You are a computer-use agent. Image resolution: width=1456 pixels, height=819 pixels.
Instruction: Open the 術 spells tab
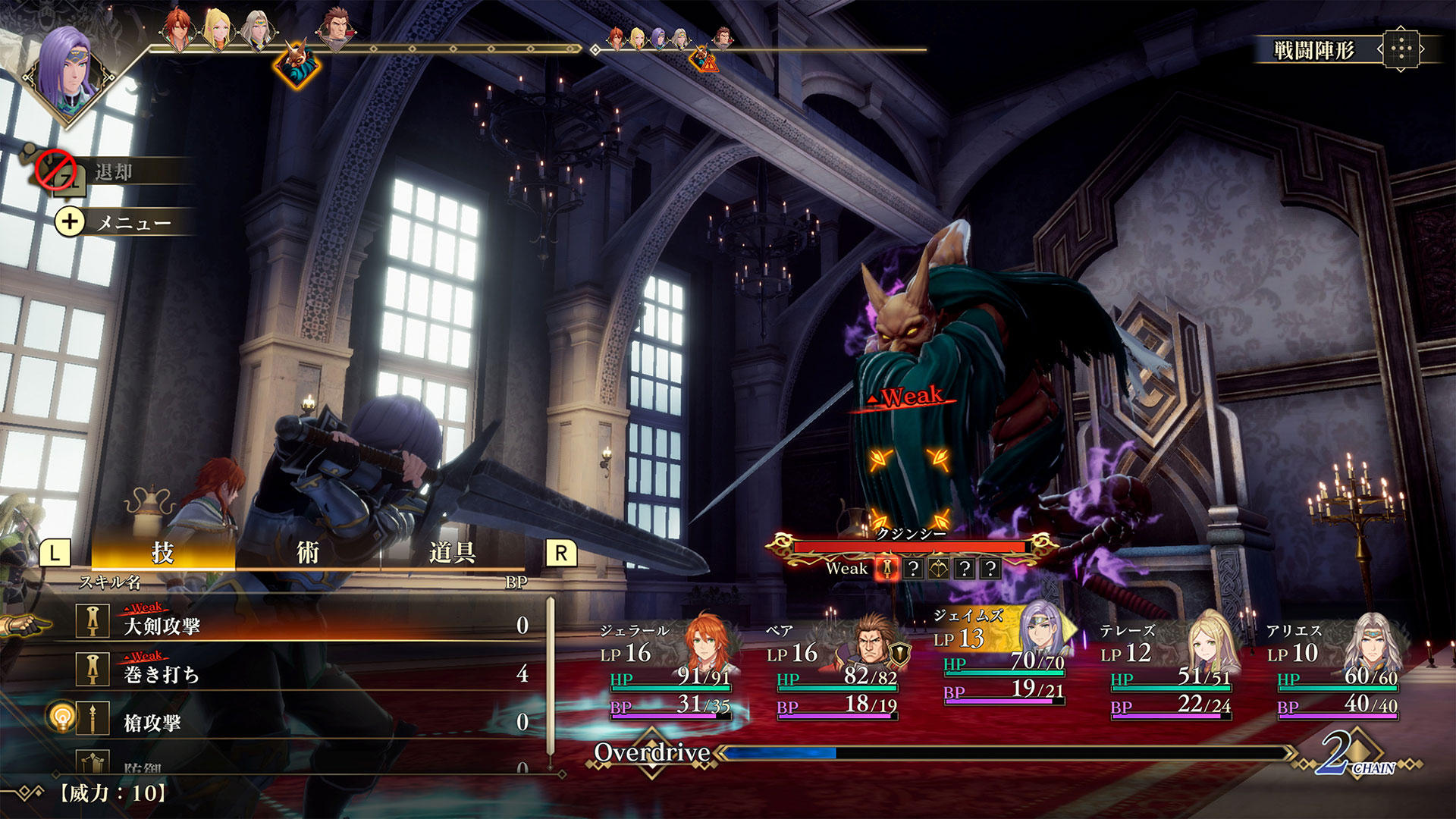[307, 553]
